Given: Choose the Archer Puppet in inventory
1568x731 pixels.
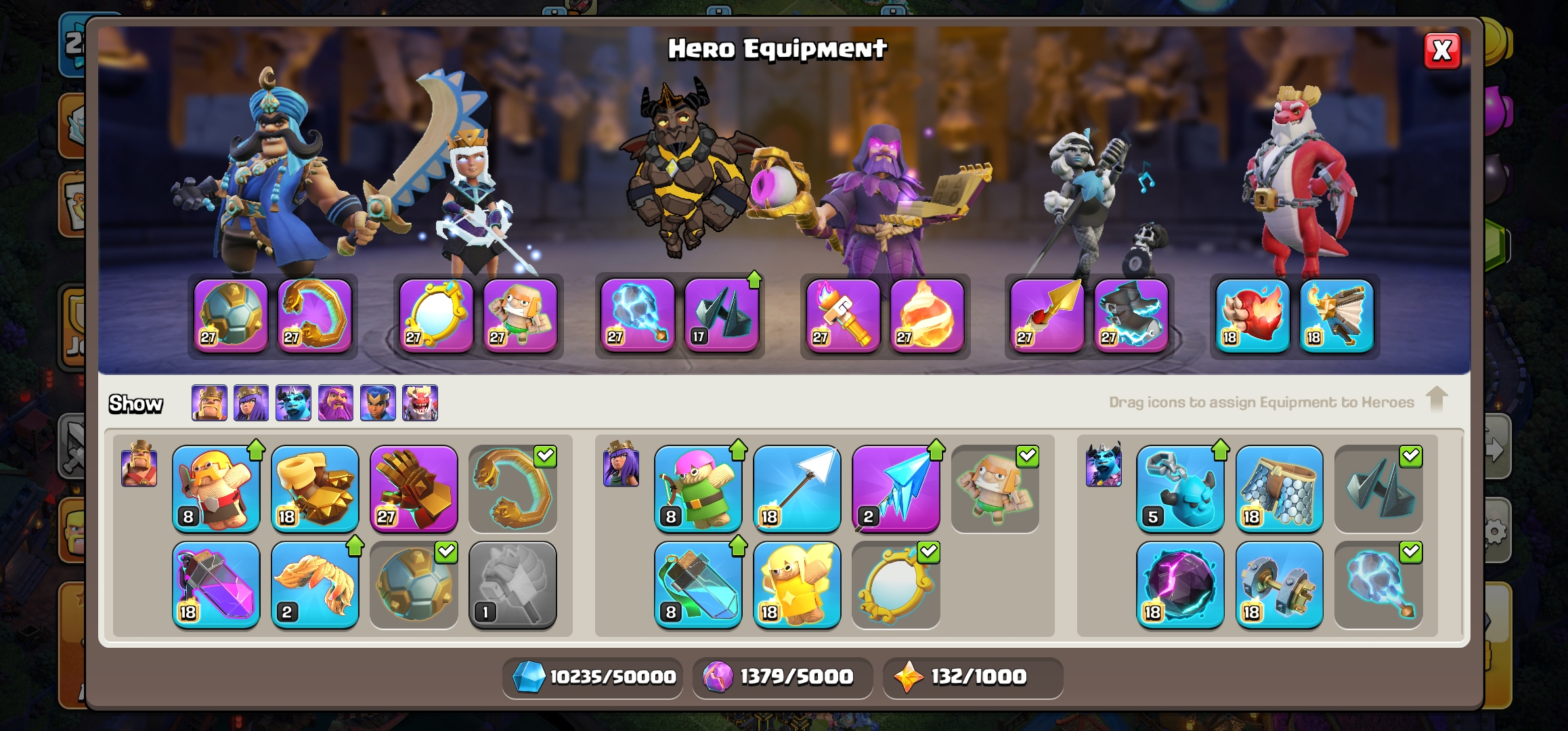Looking at the screenshot, I should click(698, 489).
